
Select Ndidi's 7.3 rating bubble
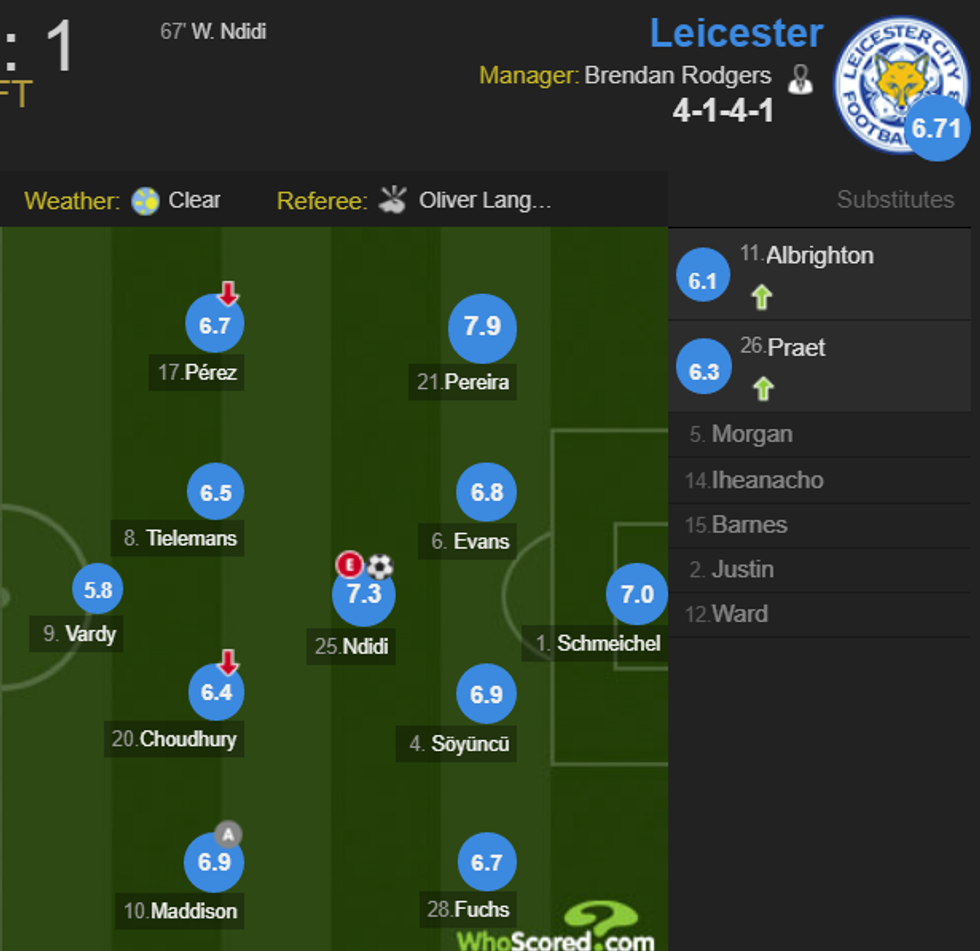tap(364, 594)
